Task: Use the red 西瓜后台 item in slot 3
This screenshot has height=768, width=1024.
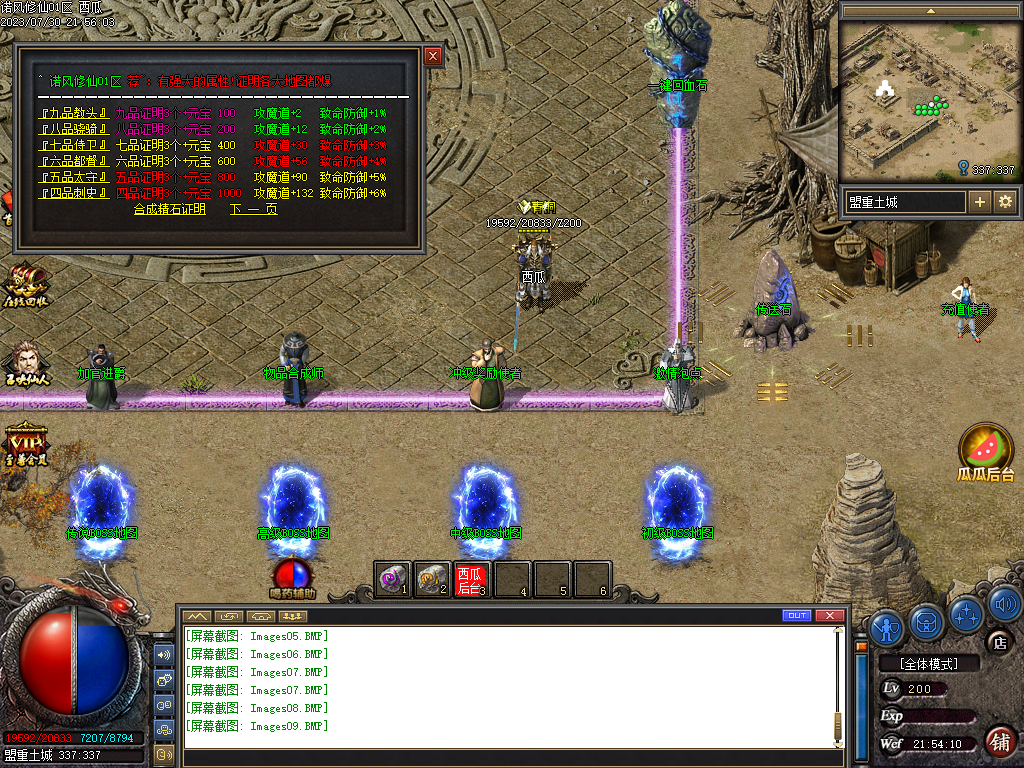Action: 471,578
